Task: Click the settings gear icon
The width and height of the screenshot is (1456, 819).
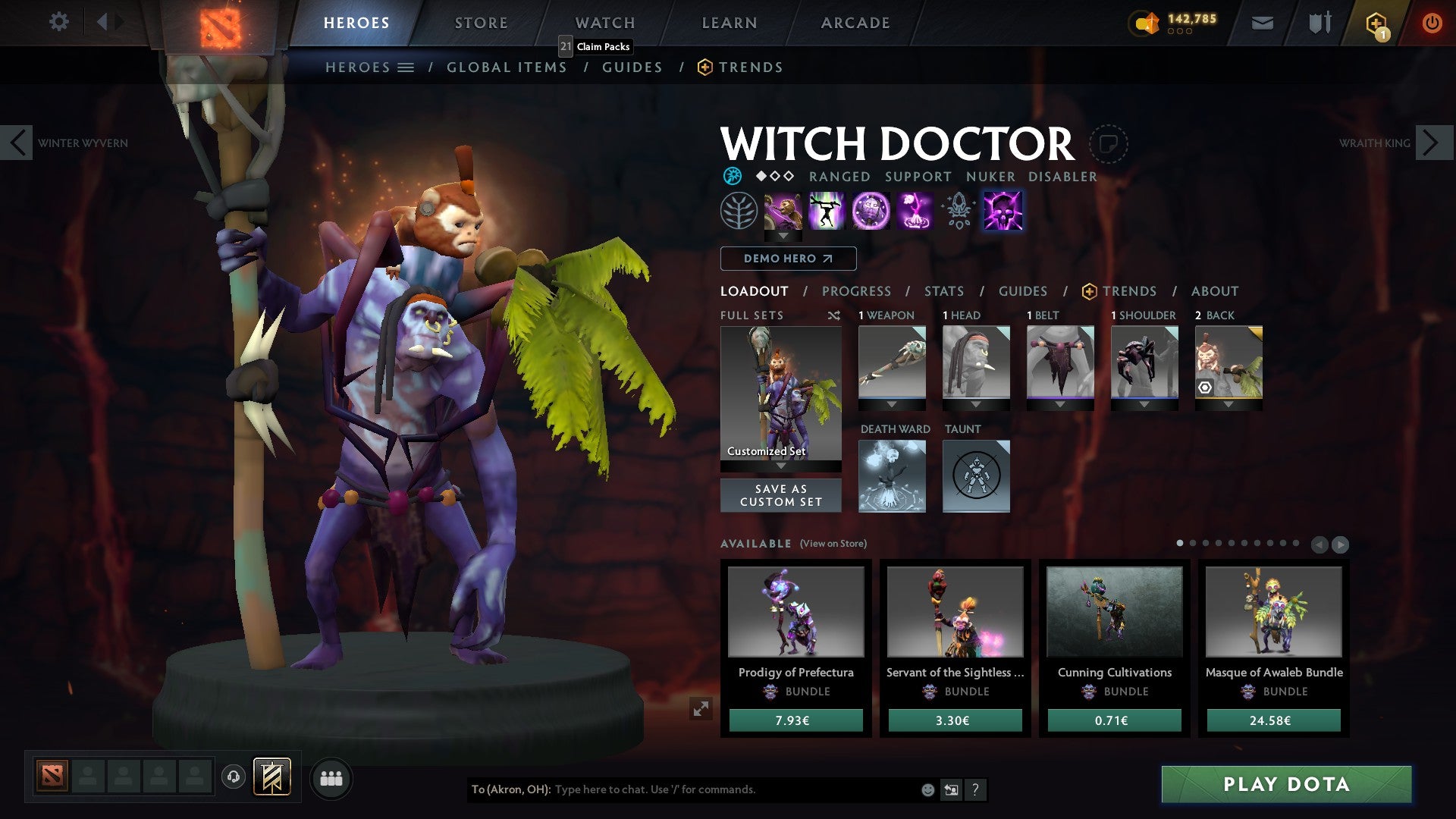Action: (x=59, y=22)
